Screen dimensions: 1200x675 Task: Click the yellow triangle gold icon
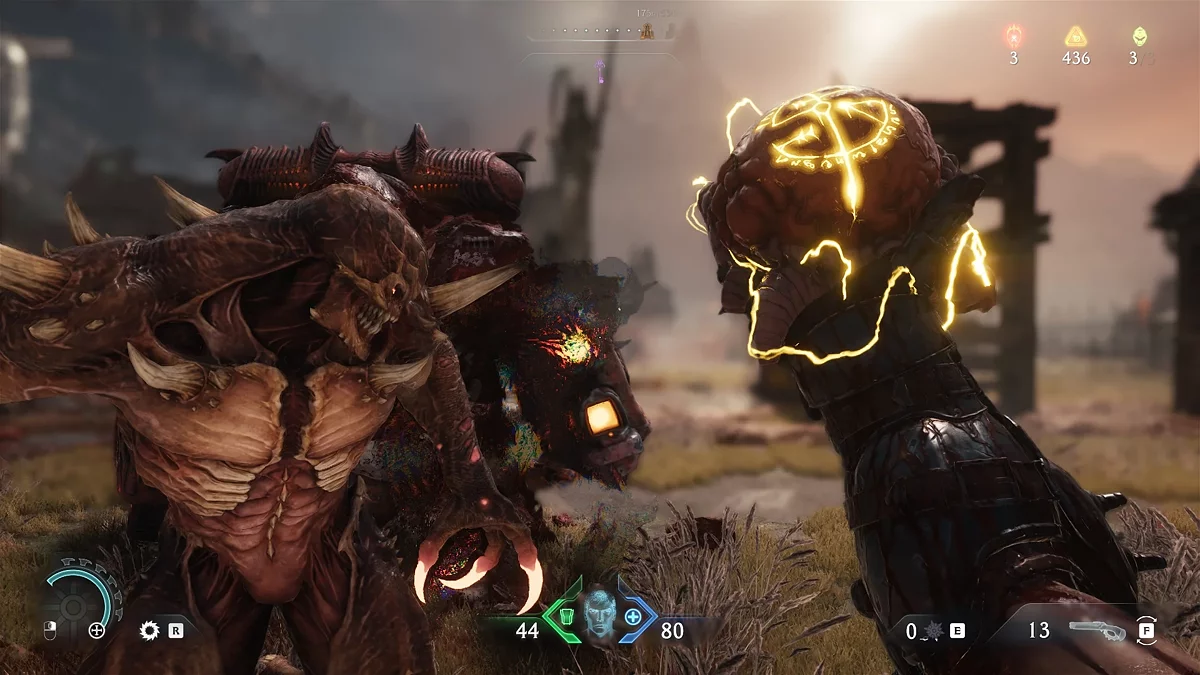[x=1075, y=37]
